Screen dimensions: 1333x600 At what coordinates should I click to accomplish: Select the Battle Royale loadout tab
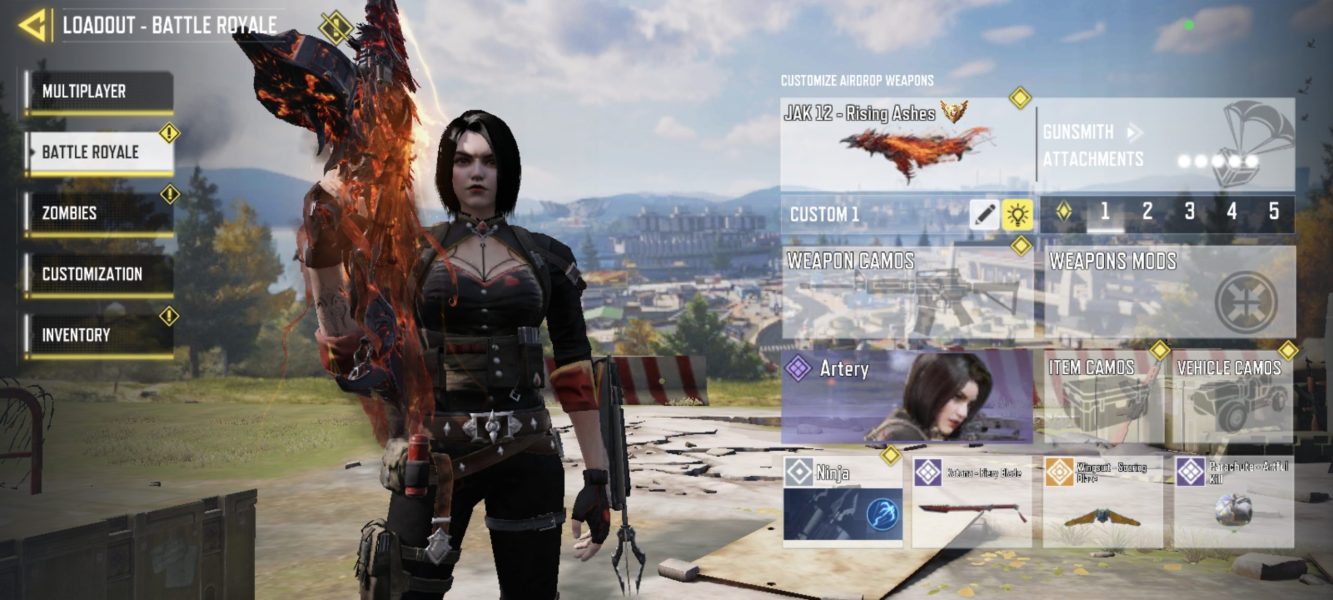(x=99, y=153)
